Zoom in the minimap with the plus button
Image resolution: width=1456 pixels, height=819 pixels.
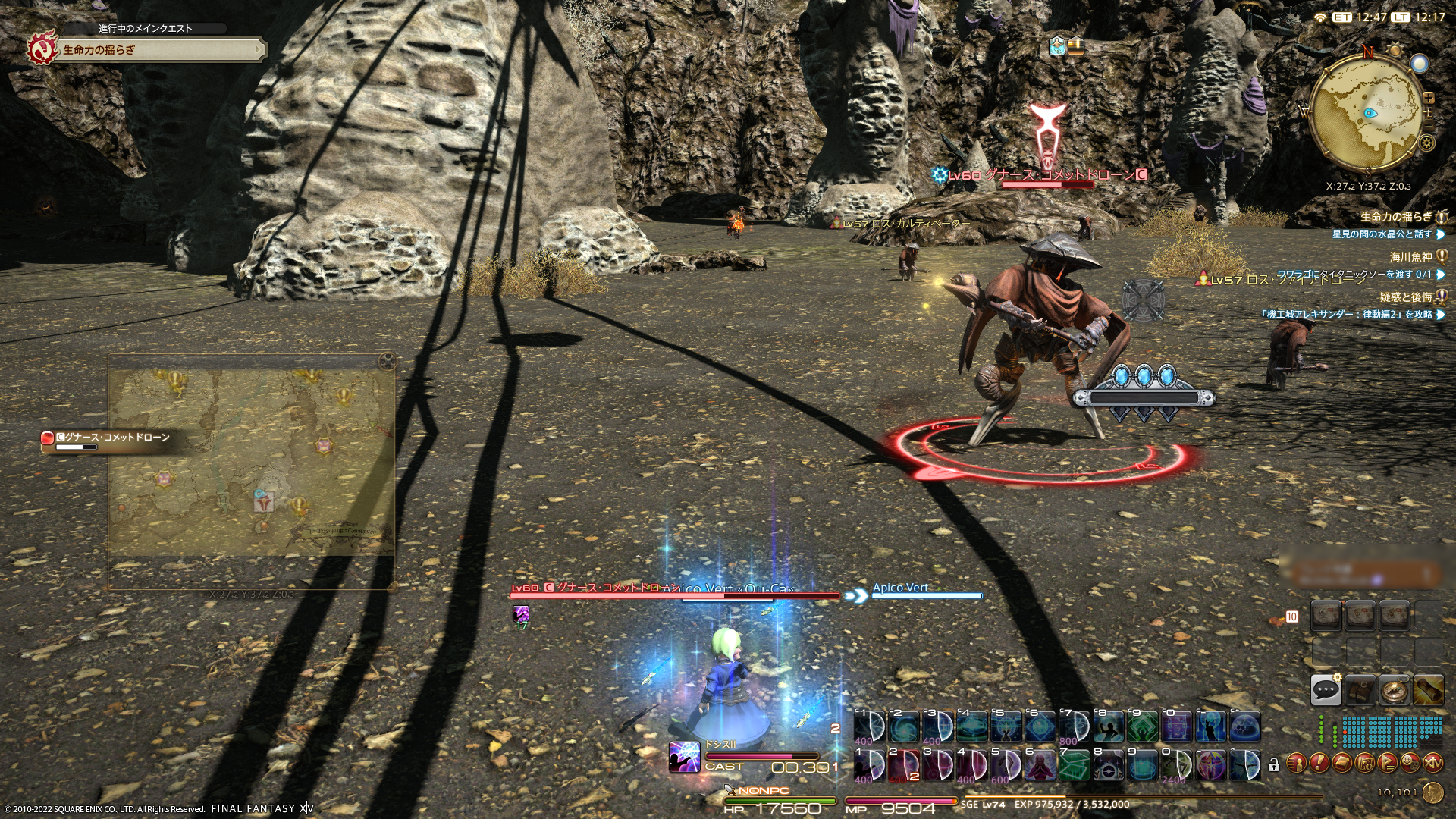click(x=1429, y=98)
